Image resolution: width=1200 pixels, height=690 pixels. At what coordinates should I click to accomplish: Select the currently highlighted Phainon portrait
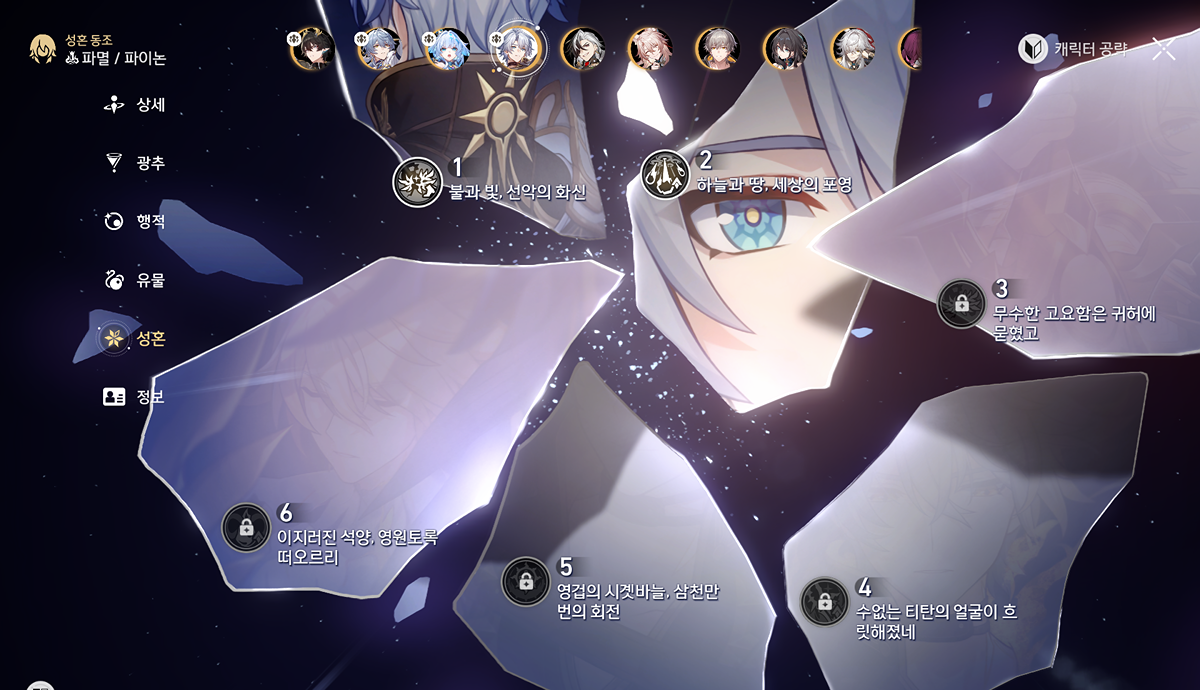(517, 47)
